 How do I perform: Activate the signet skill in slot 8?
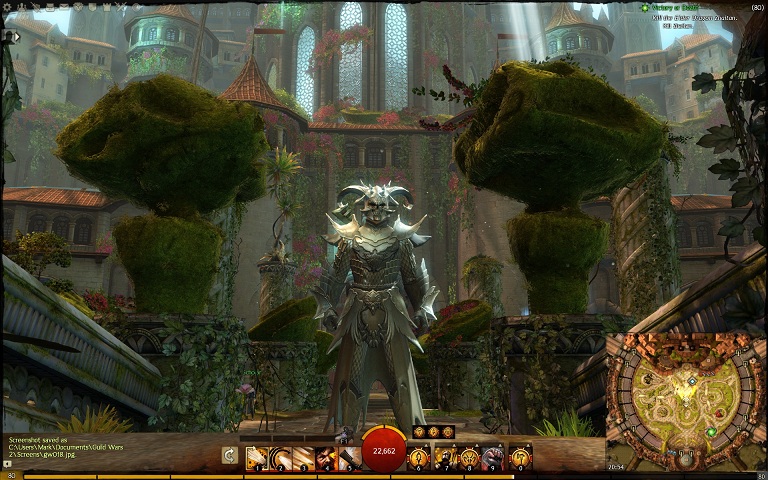coord(468,458)
